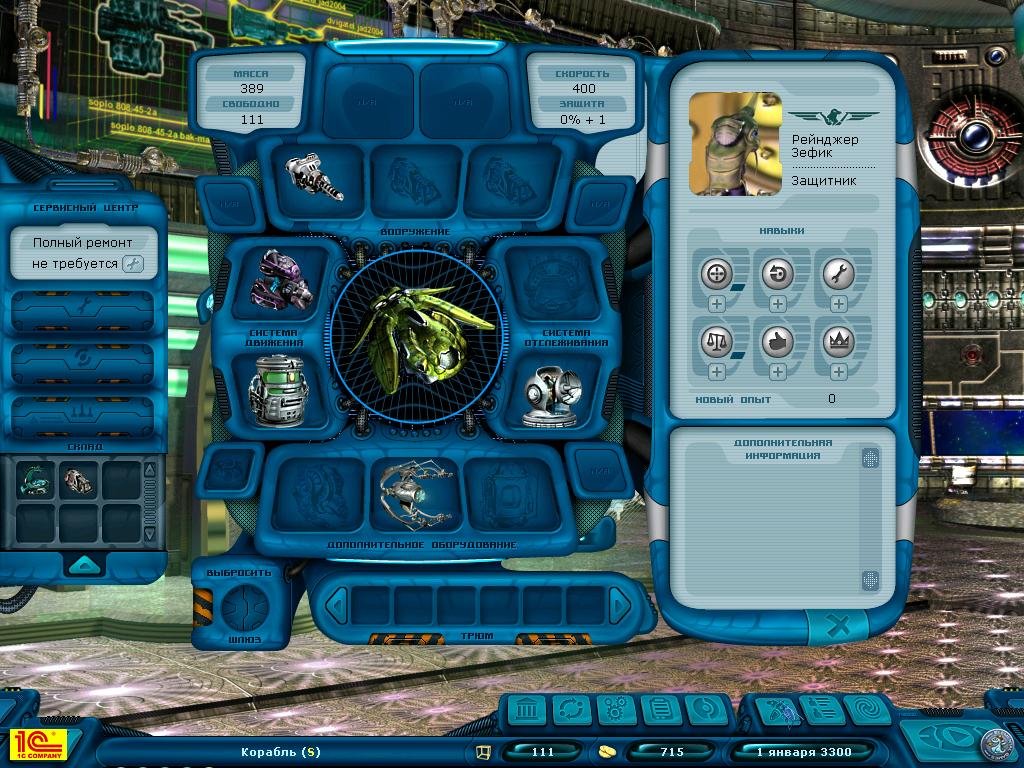Image resolution: width=1024 pixels, height=768 pixels.
Task: Show previous Трюм cargo hold slots
Action: (338, 604)
